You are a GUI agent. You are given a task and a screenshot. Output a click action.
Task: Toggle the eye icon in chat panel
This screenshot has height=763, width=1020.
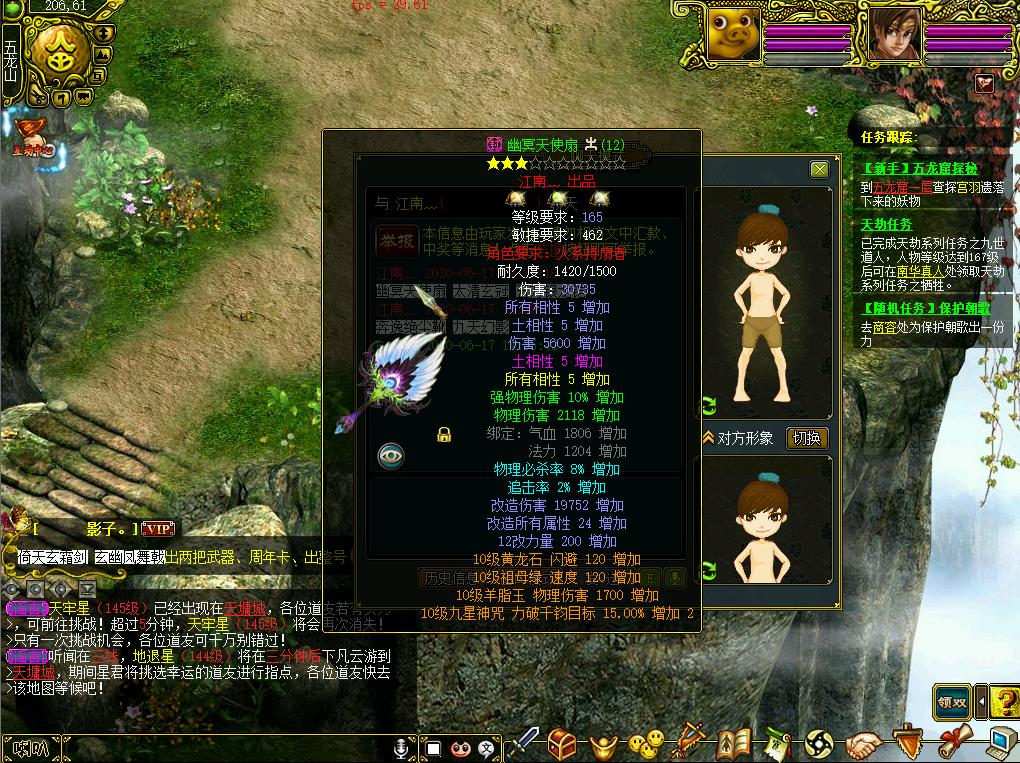[x=391, y=456]
